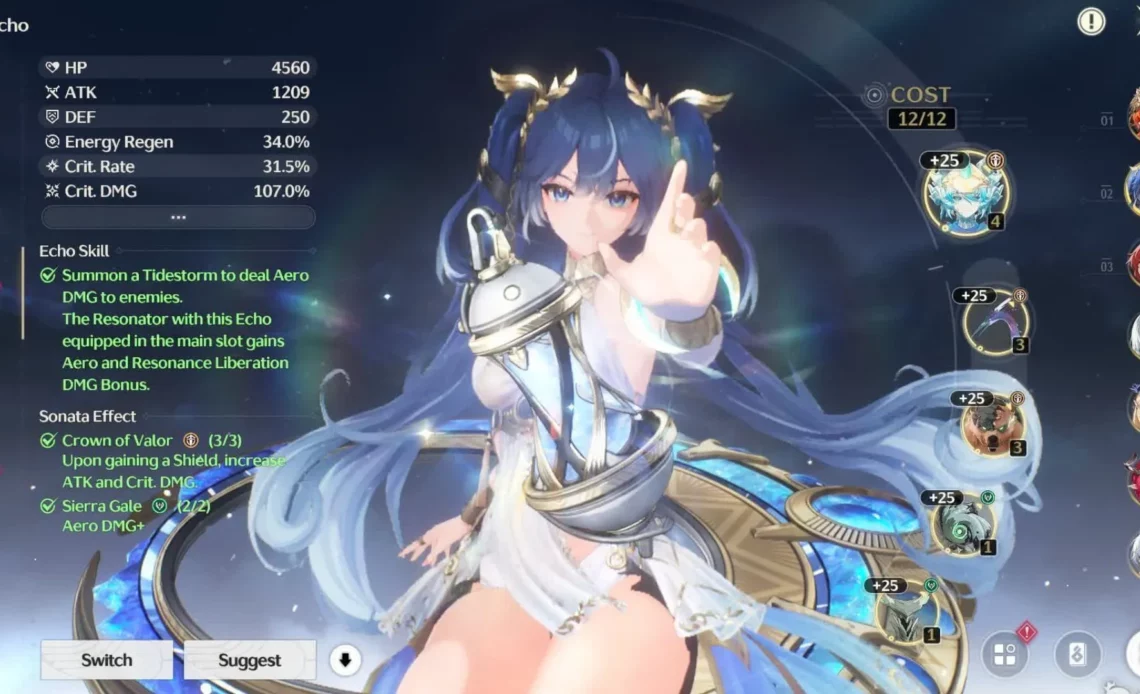Click the Suggest button
The height and width of the screenshot is (694, 1140).
[x=249, y=660]
